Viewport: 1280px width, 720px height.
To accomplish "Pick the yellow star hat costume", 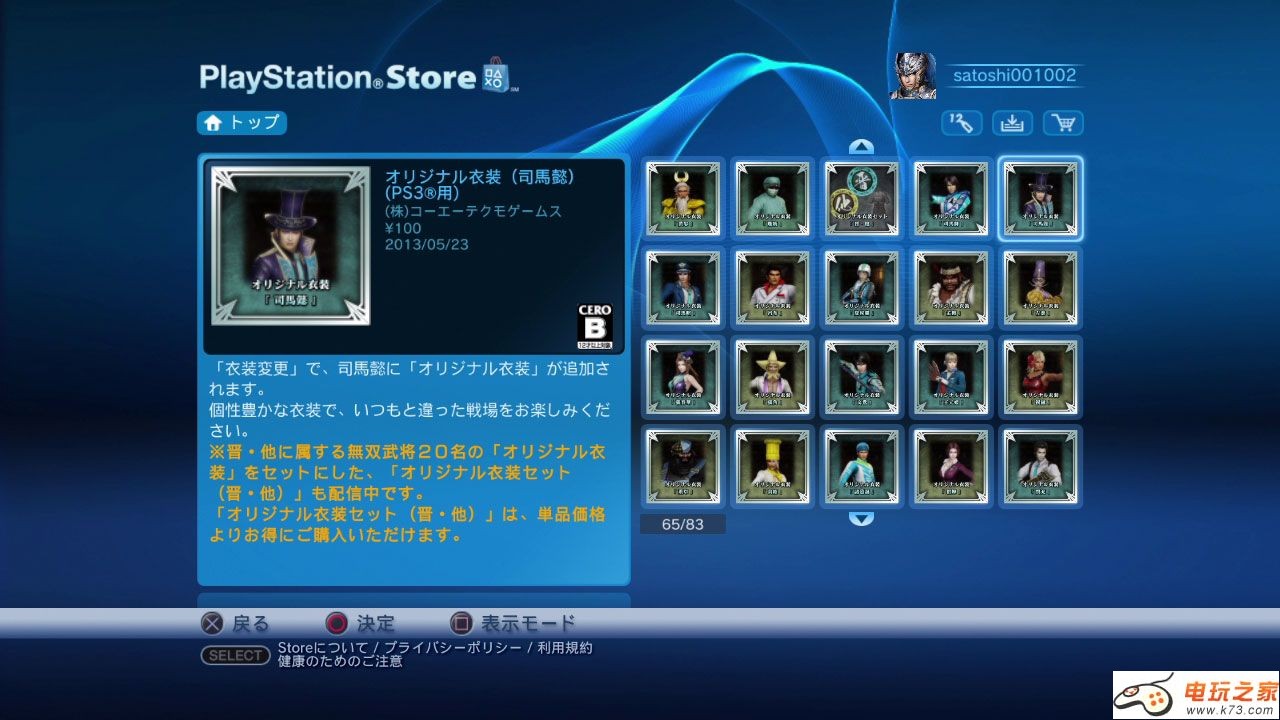I will coord(772,377).
